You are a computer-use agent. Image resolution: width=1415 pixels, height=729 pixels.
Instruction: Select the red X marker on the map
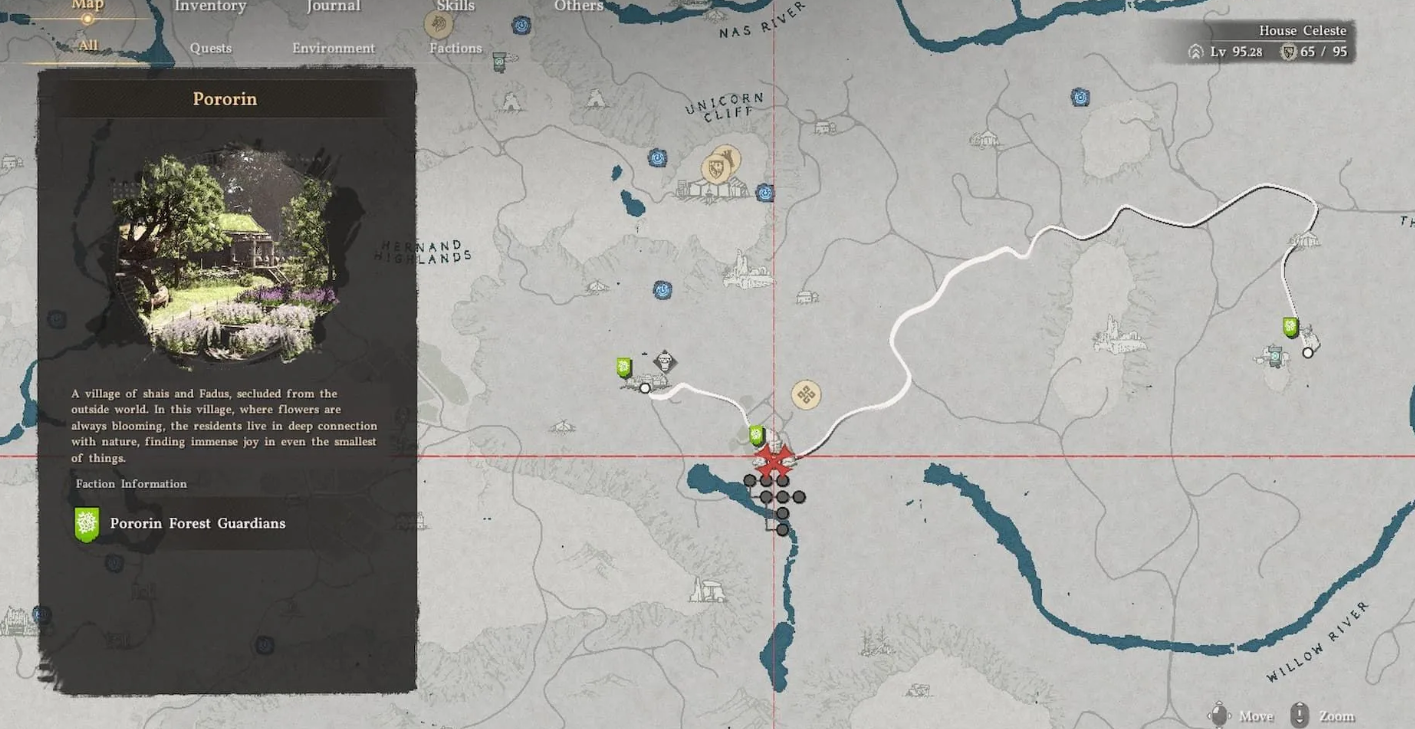pyautogui.click(x=772, y=461)
